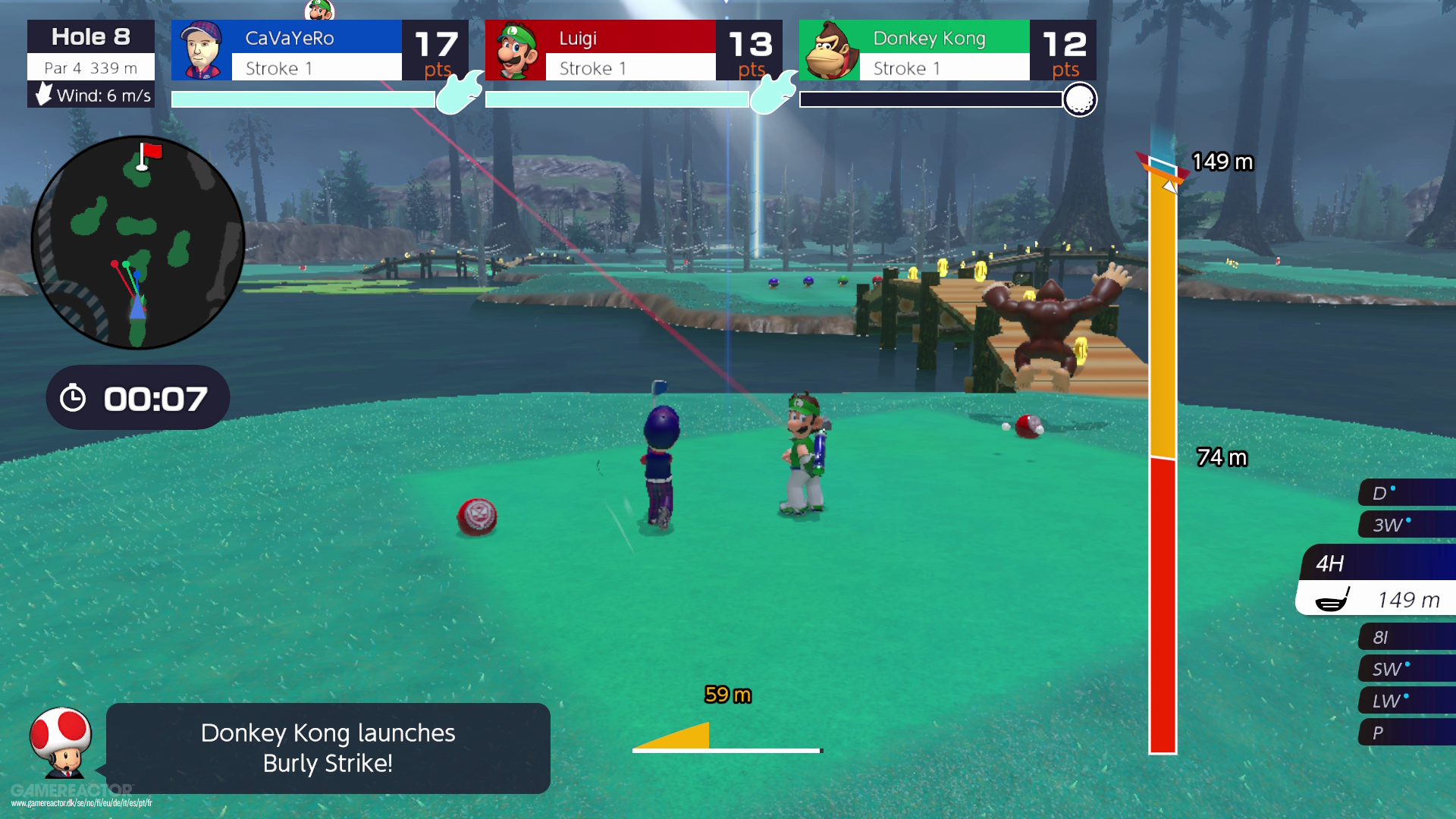The height and width of the screenshot is (819, 1456).
Task: Select the 4H club from the list
Action: click(1331, 563)
